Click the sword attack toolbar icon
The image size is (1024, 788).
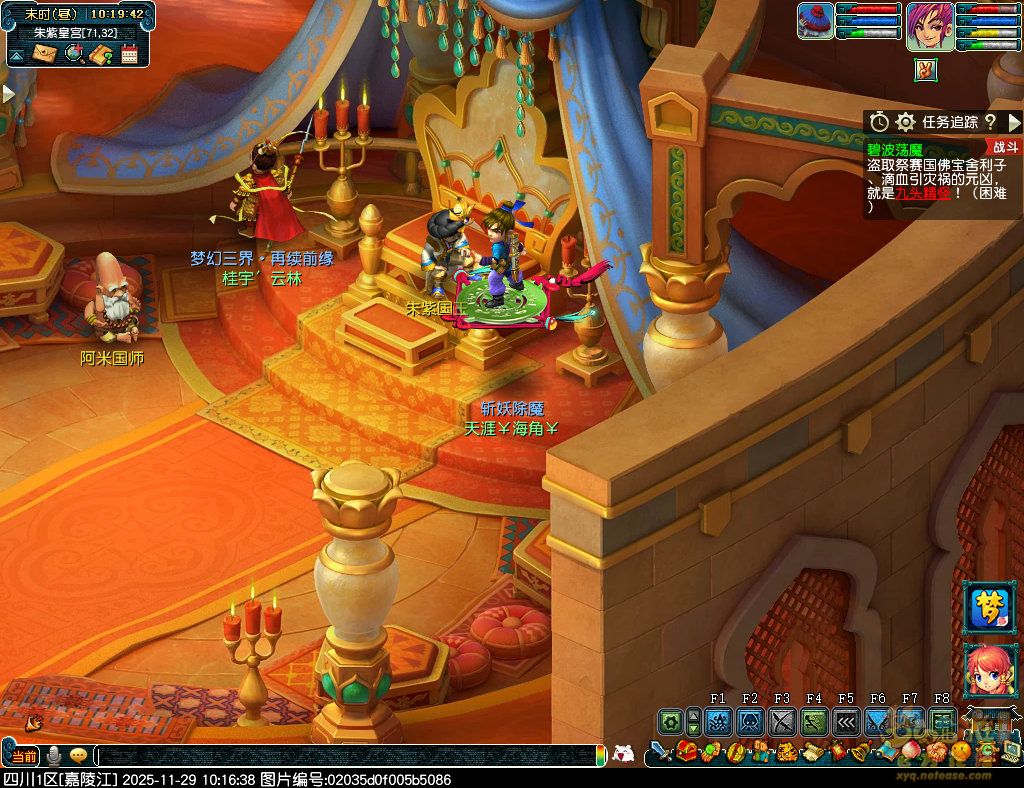point(660,751)
